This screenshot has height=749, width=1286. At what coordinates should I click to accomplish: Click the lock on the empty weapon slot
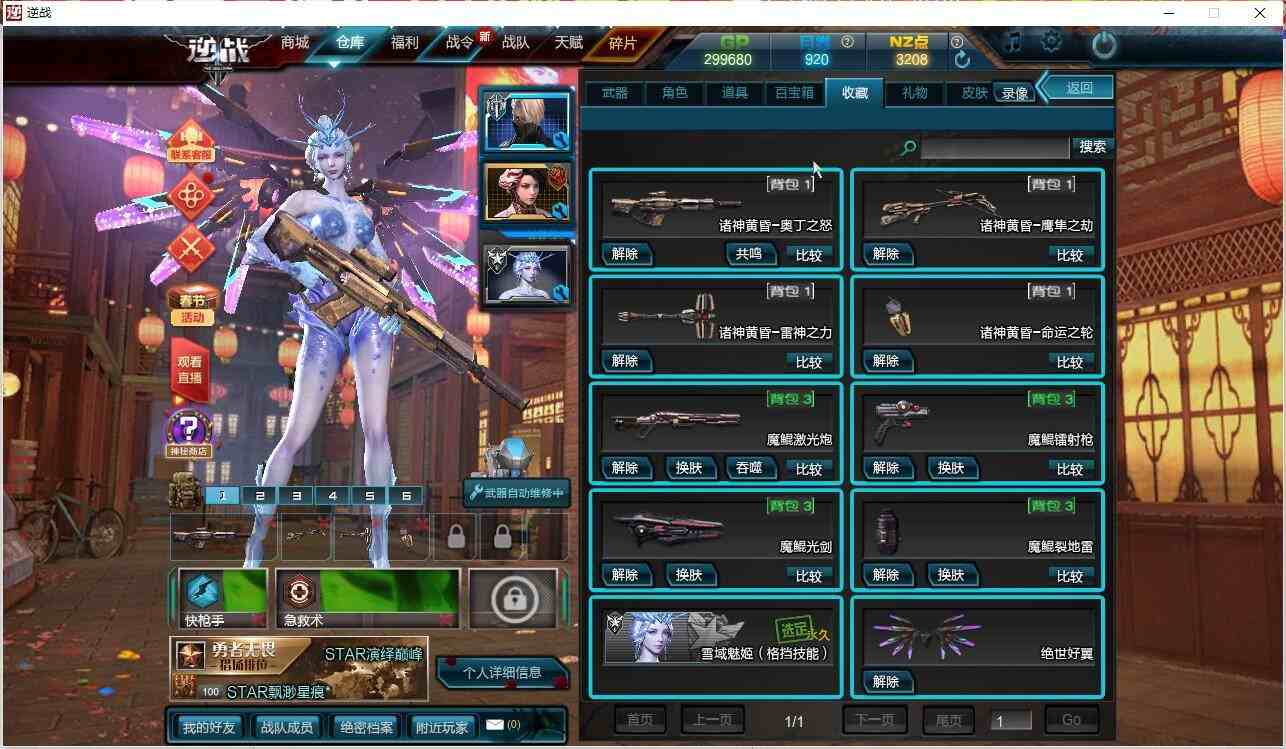(x=455, y=537)
